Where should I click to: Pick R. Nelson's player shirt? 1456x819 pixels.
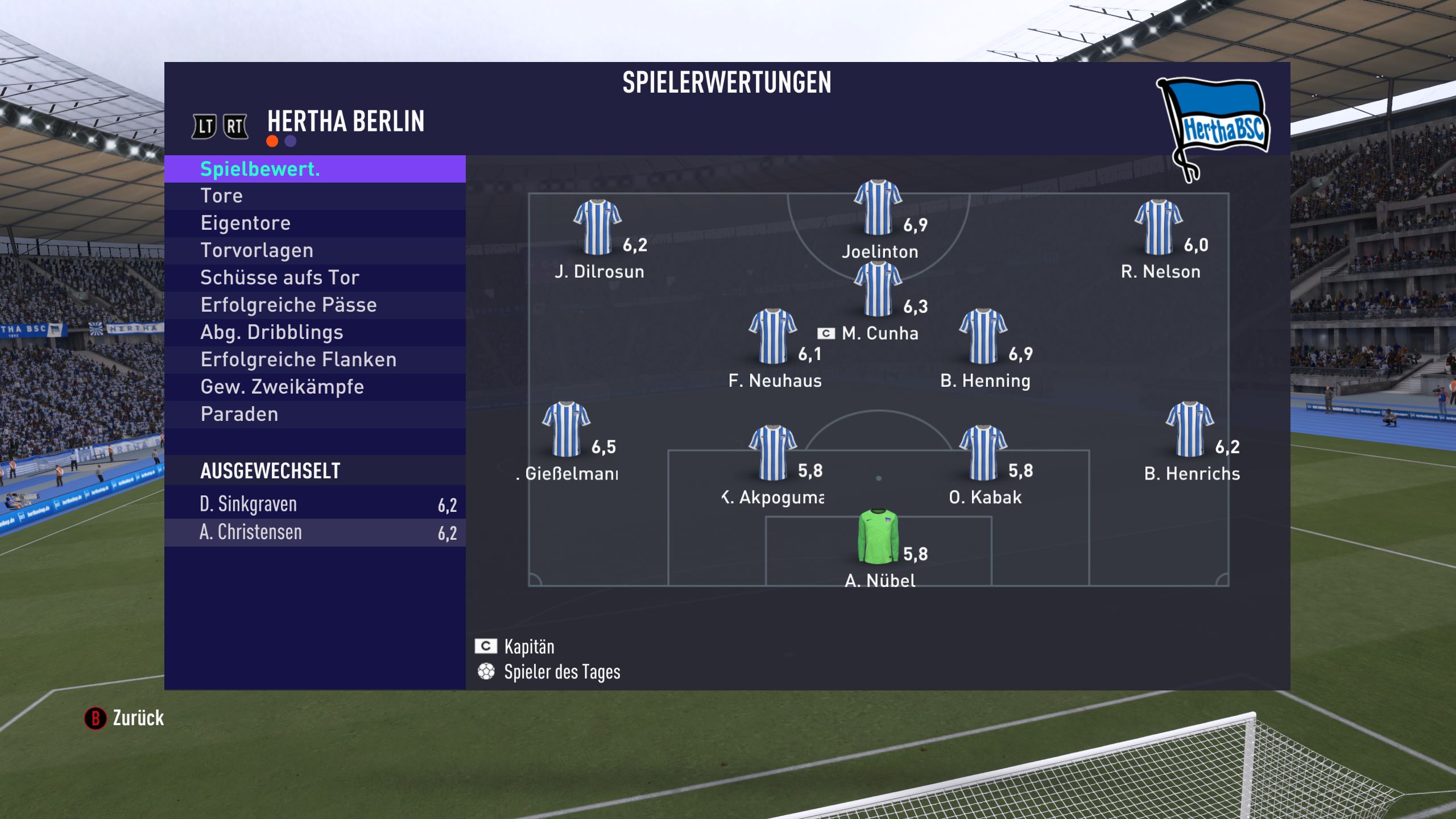1159,227
